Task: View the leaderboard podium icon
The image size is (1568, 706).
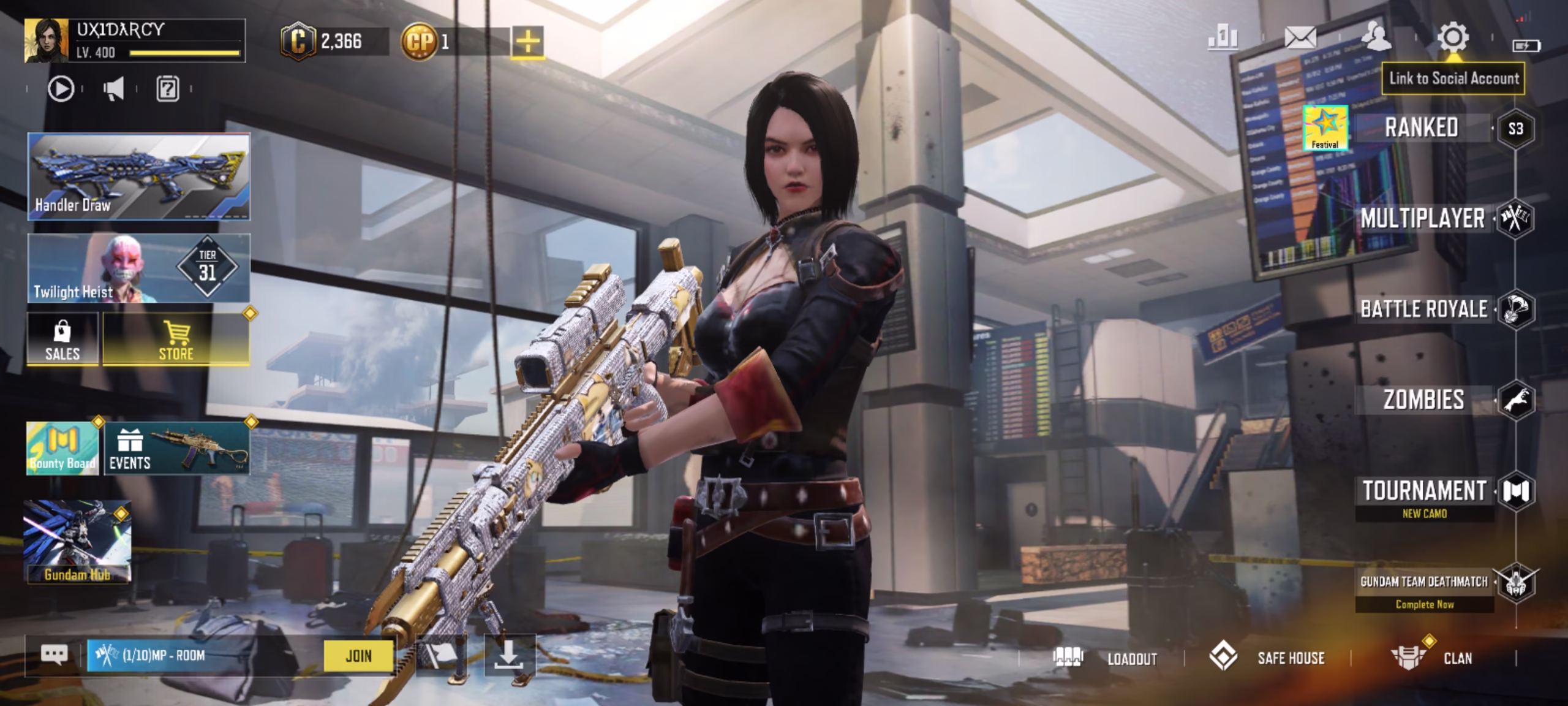Action: point(1223,38)
